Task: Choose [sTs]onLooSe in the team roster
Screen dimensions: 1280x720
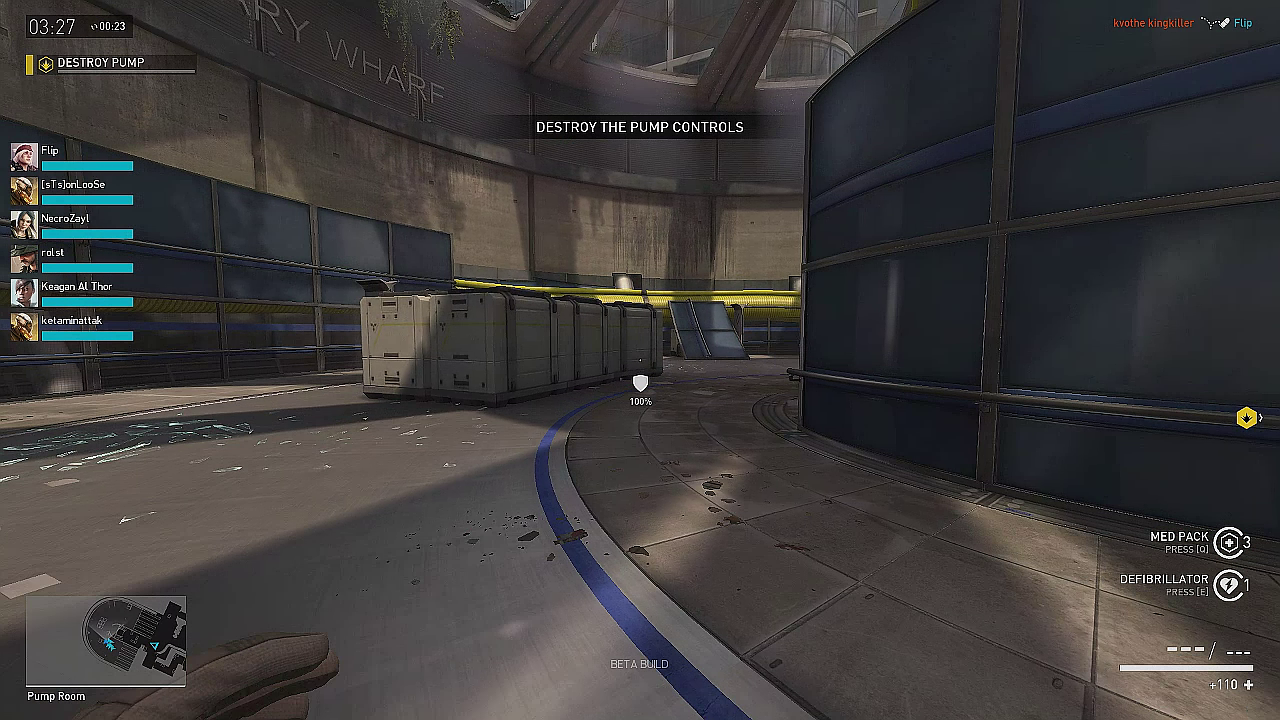Action: [72, 191]
